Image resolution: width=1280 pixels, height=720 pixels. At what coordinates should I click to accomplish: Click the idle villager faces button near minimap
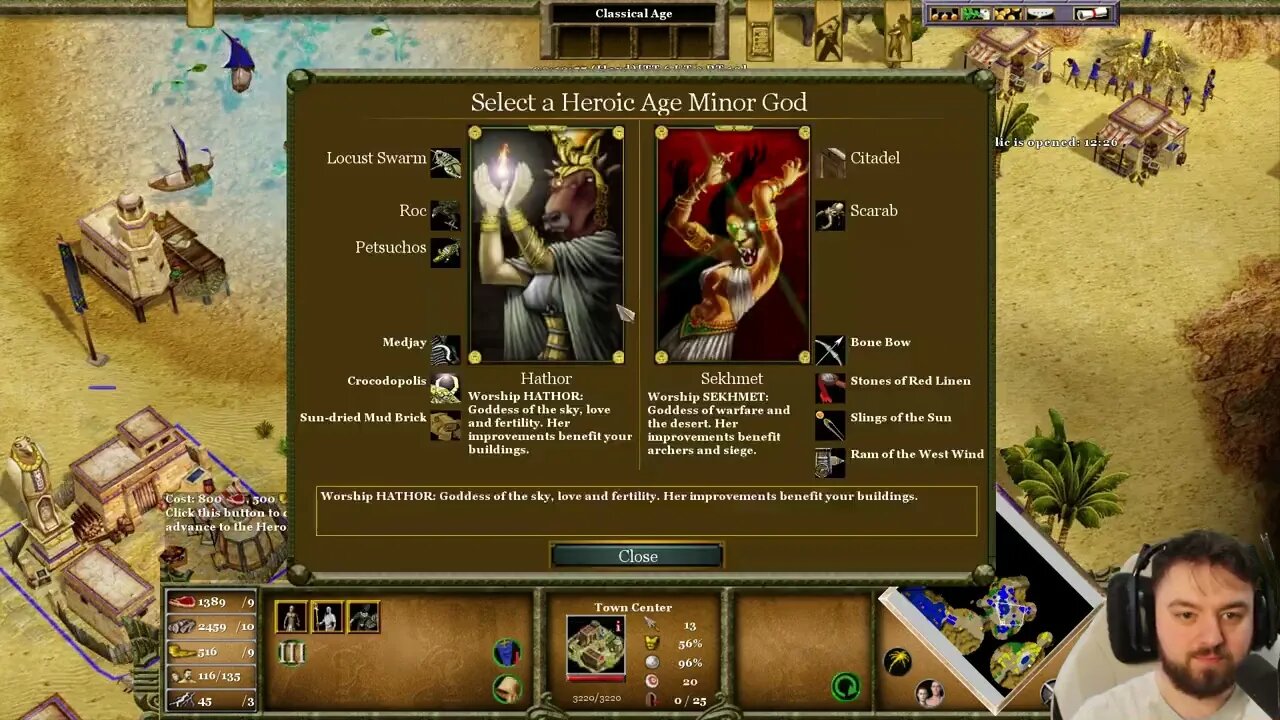(930, 693)
